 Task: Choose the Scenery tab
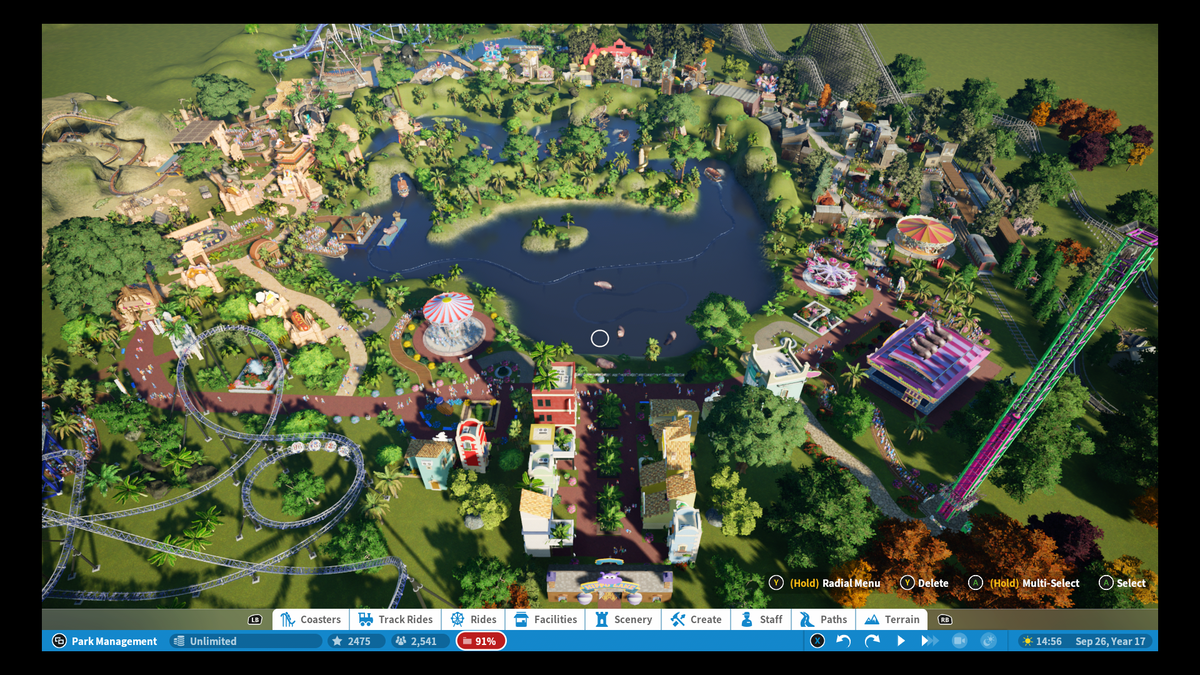coord(624,619)
